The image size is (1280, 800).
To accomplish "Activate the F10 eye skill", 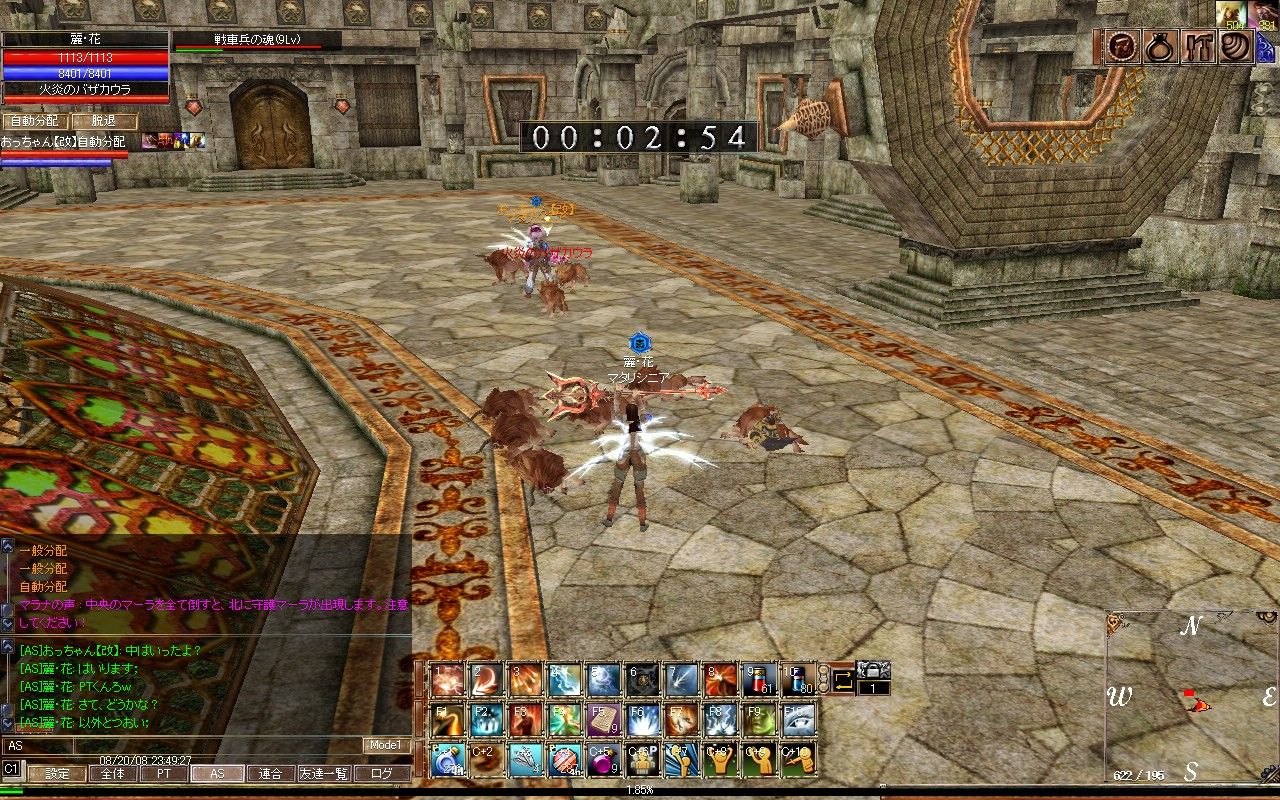I will (x=798, y=719).
